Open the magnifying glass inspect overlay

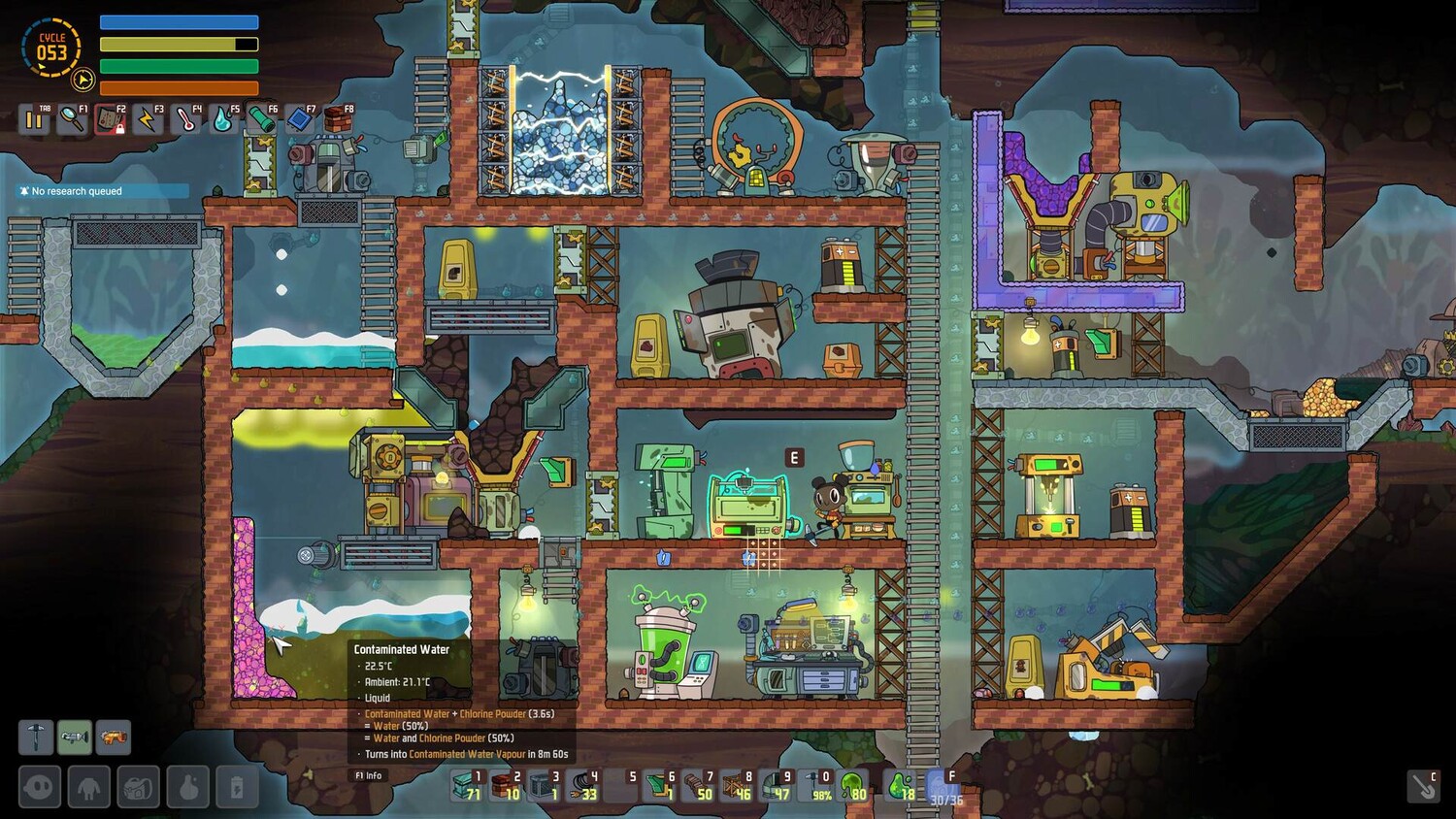(x=72, y=120)
